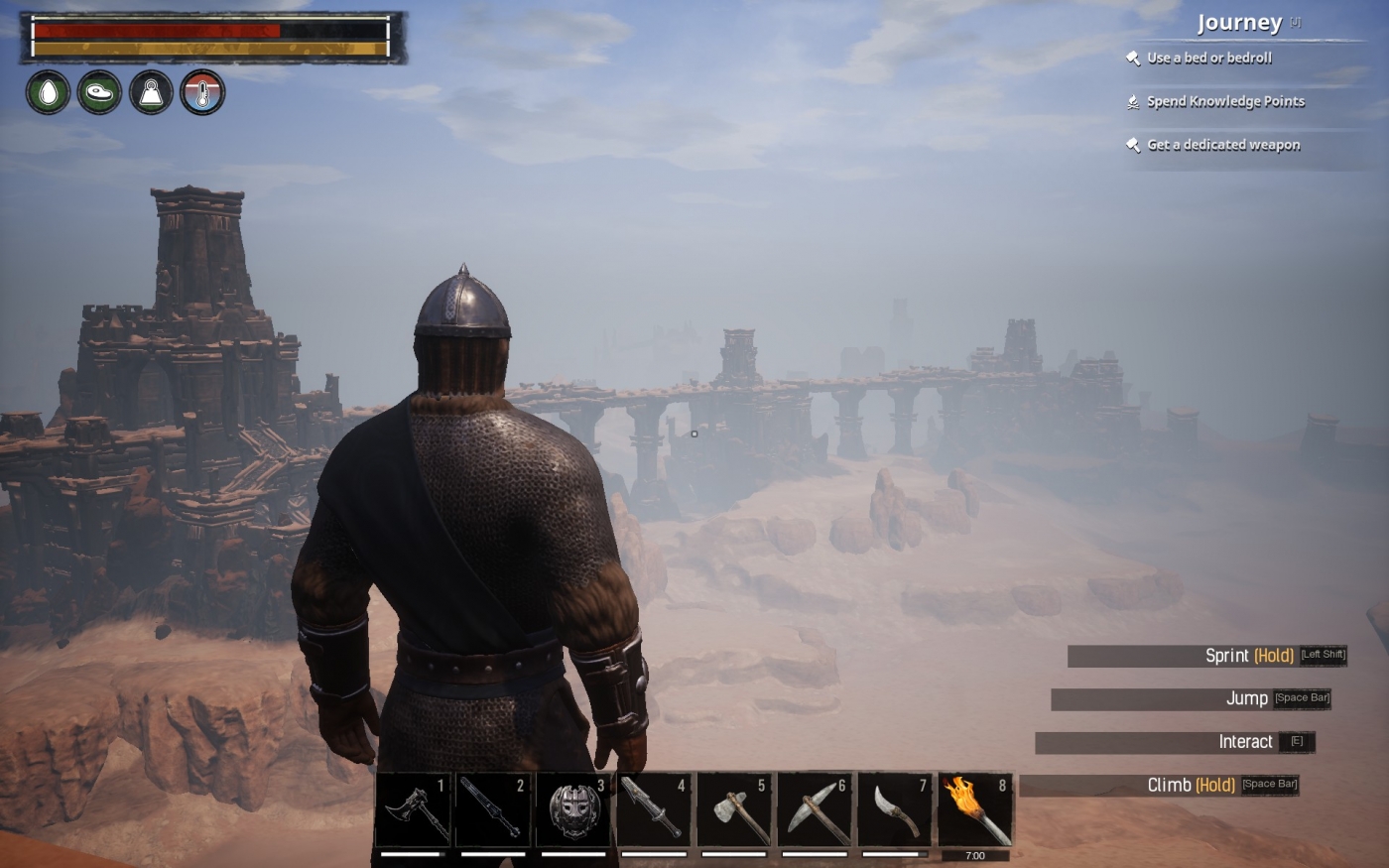This screenshot has height=868, width=1389.
Task: Click the hunger steak status icon
Action: pos(97,93)
